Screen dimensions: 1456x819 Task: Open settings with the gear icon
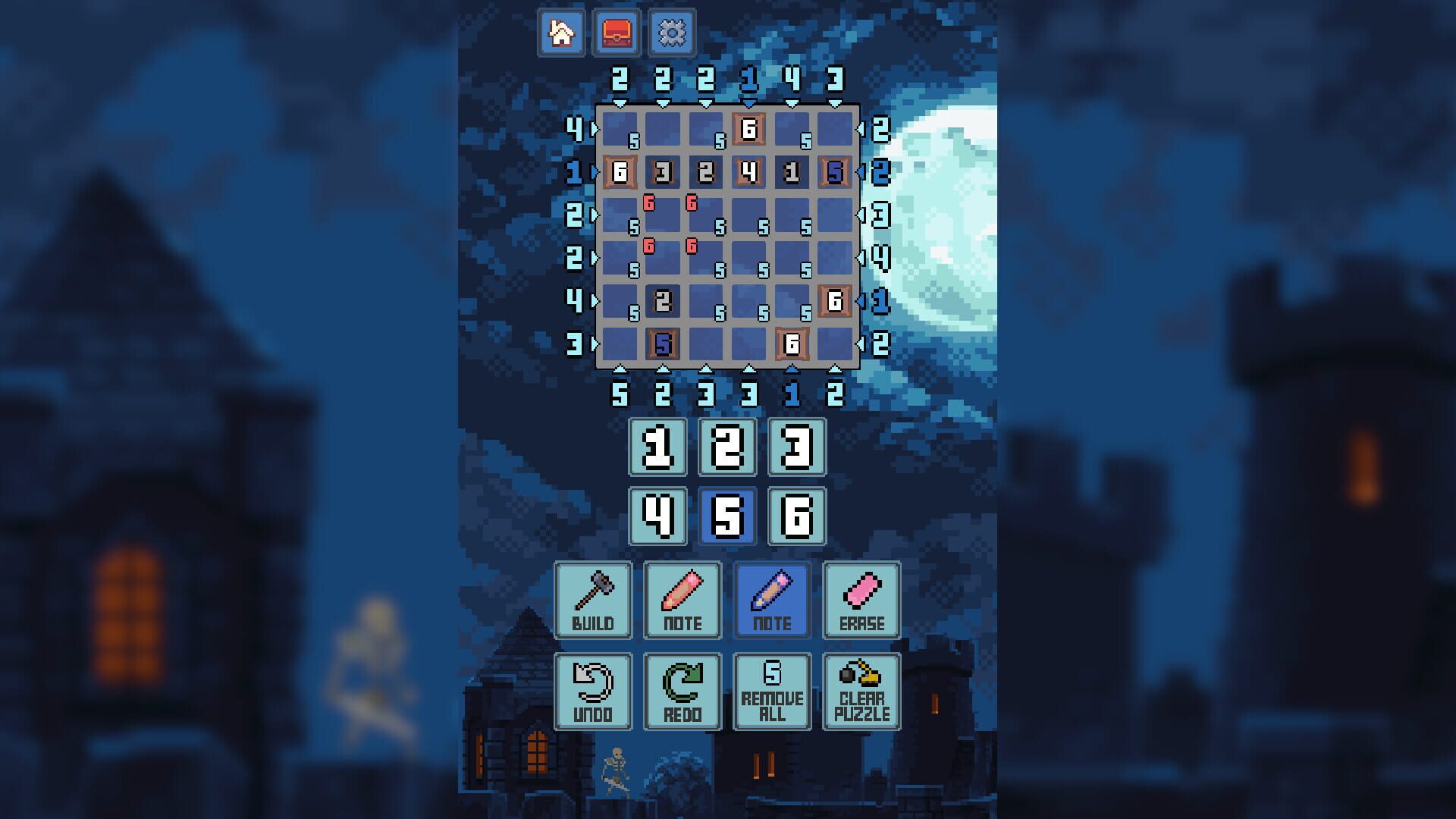coord(670,32)
